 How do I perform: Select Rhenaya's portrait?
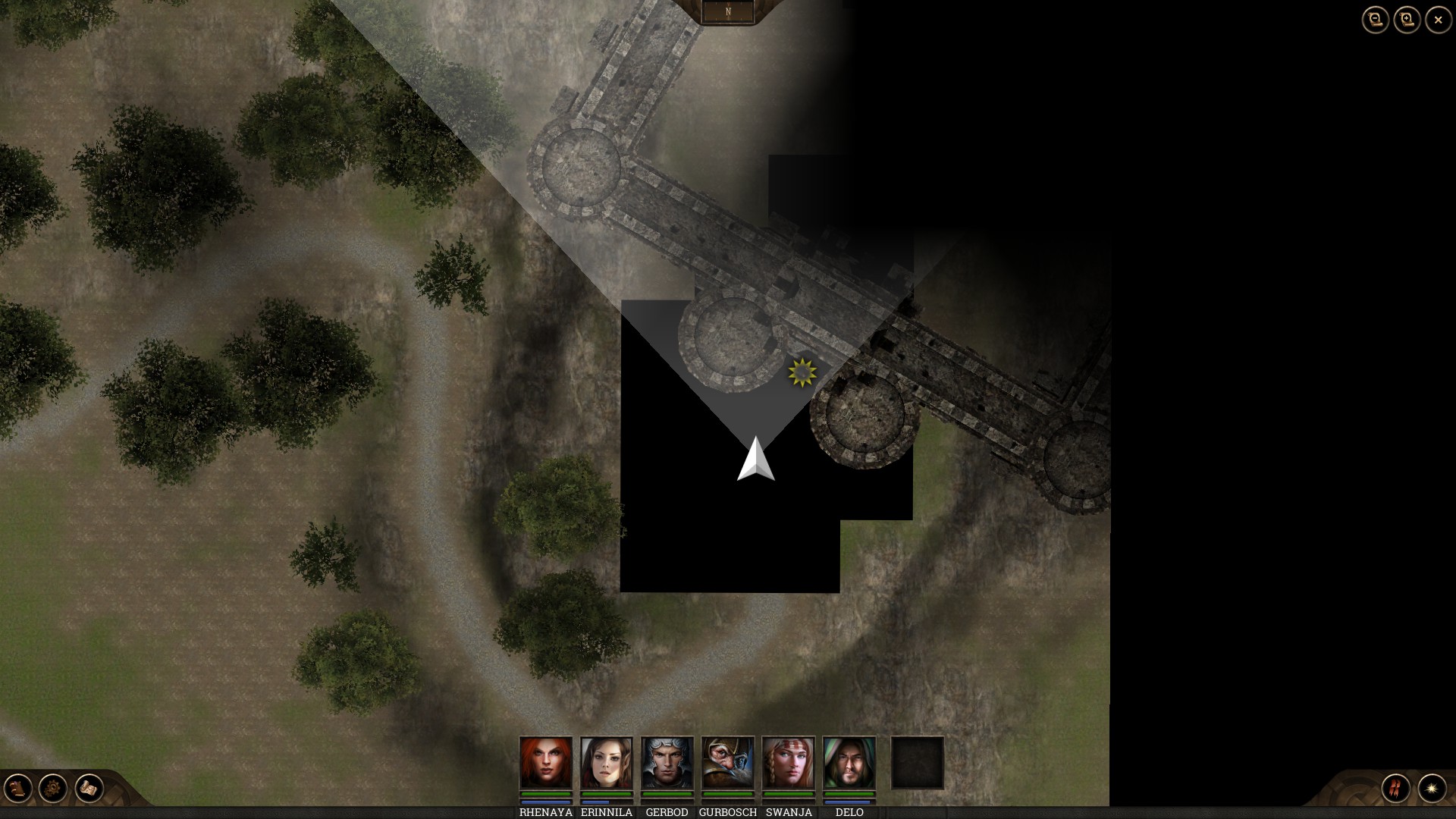546,763
